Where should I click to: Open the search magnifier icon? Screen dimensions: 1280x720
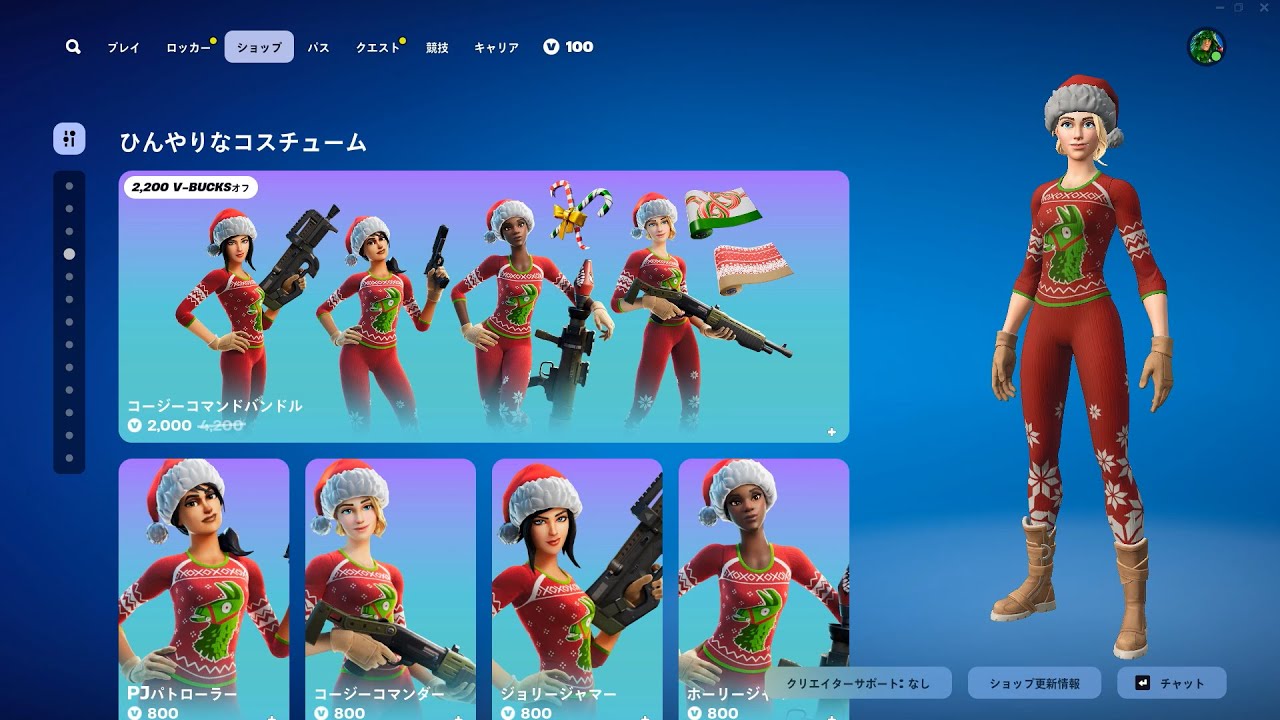point(73,47)
